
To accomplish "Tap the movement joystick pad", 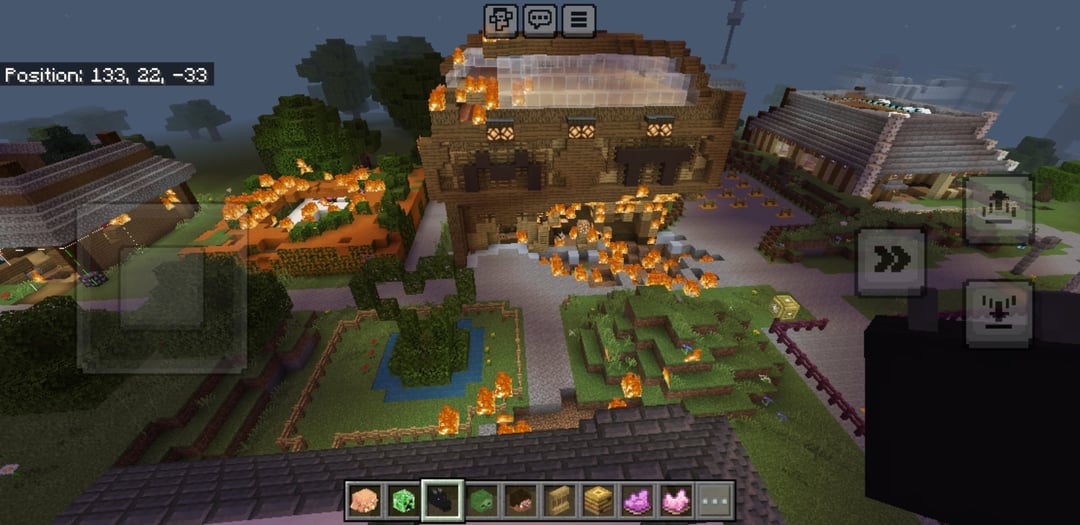I will pyautogui.click(x=162, y=290).
